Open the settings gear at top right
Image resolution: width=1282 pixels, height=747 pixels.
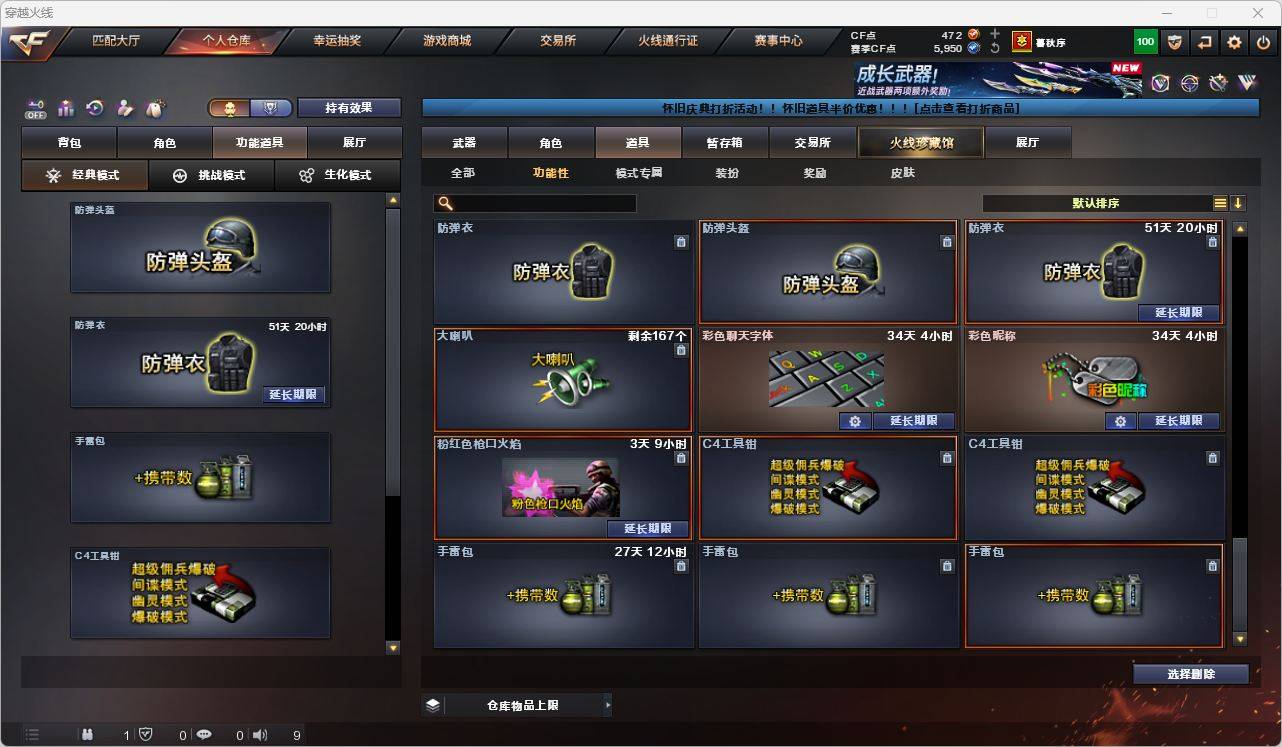click(x=1234, y=42)
